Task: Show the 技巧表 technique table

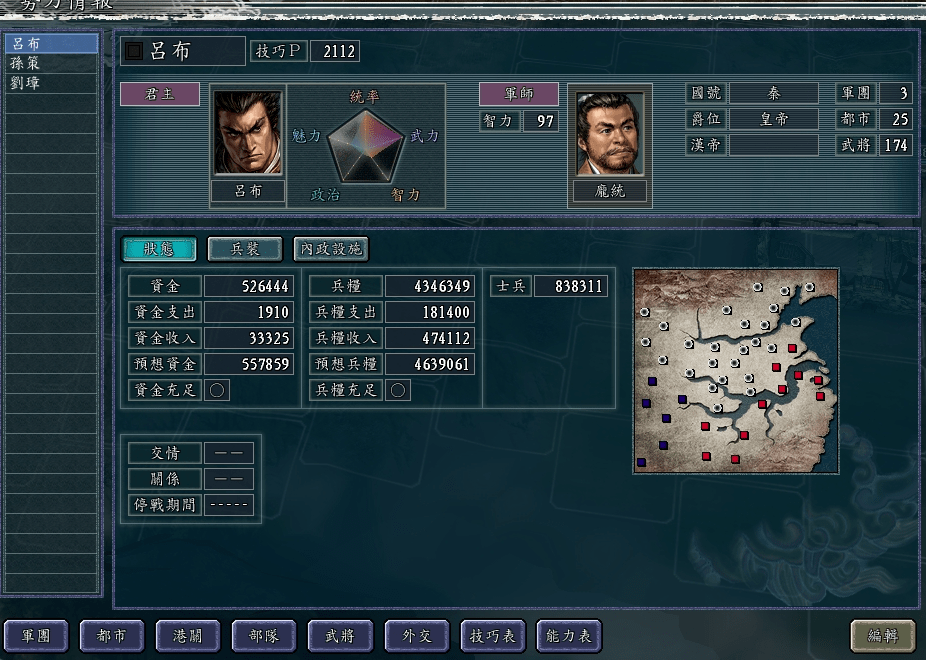Action: pyautogui.click(x=492, y=636)
